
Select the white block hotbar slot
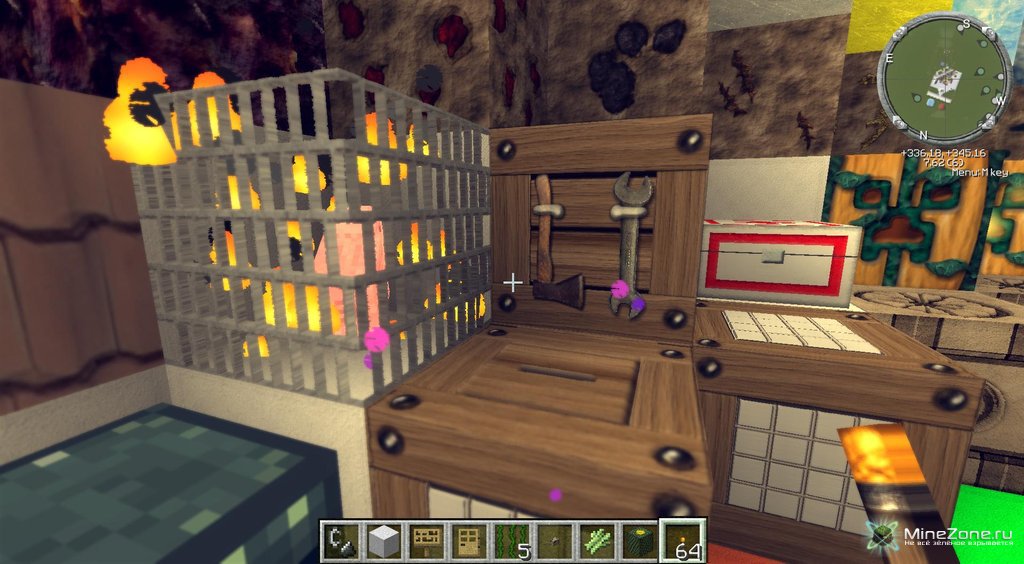(x=384, y=541)
